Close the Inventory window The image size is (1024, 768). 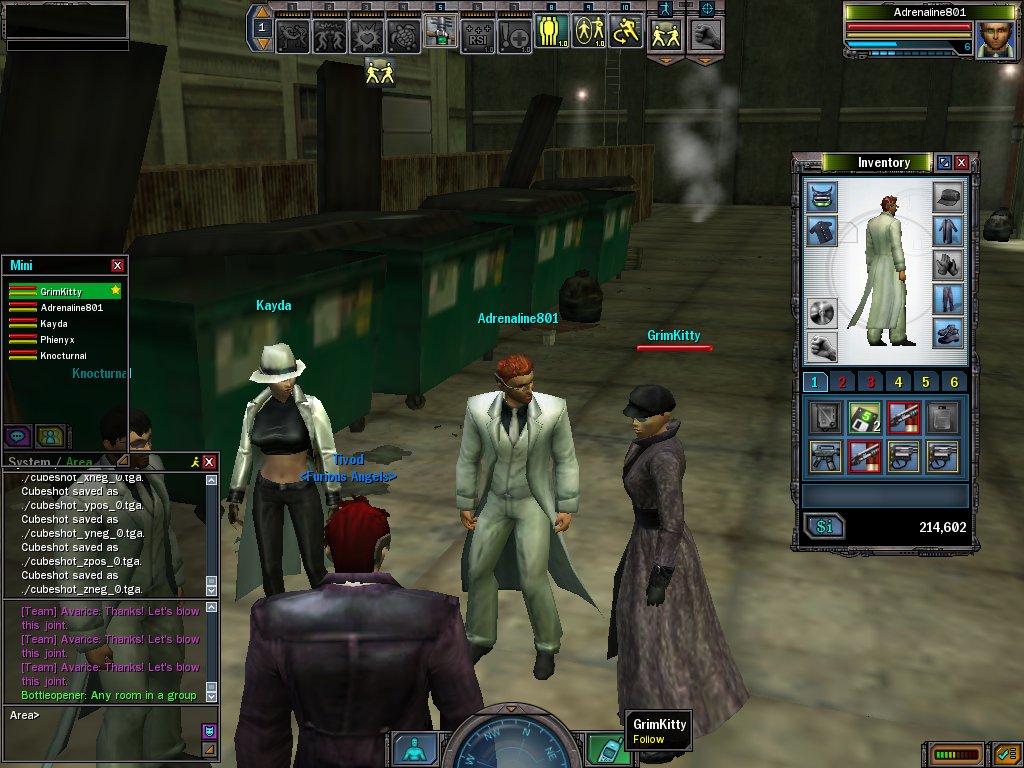pyautogui.click(x=961, y=162)
